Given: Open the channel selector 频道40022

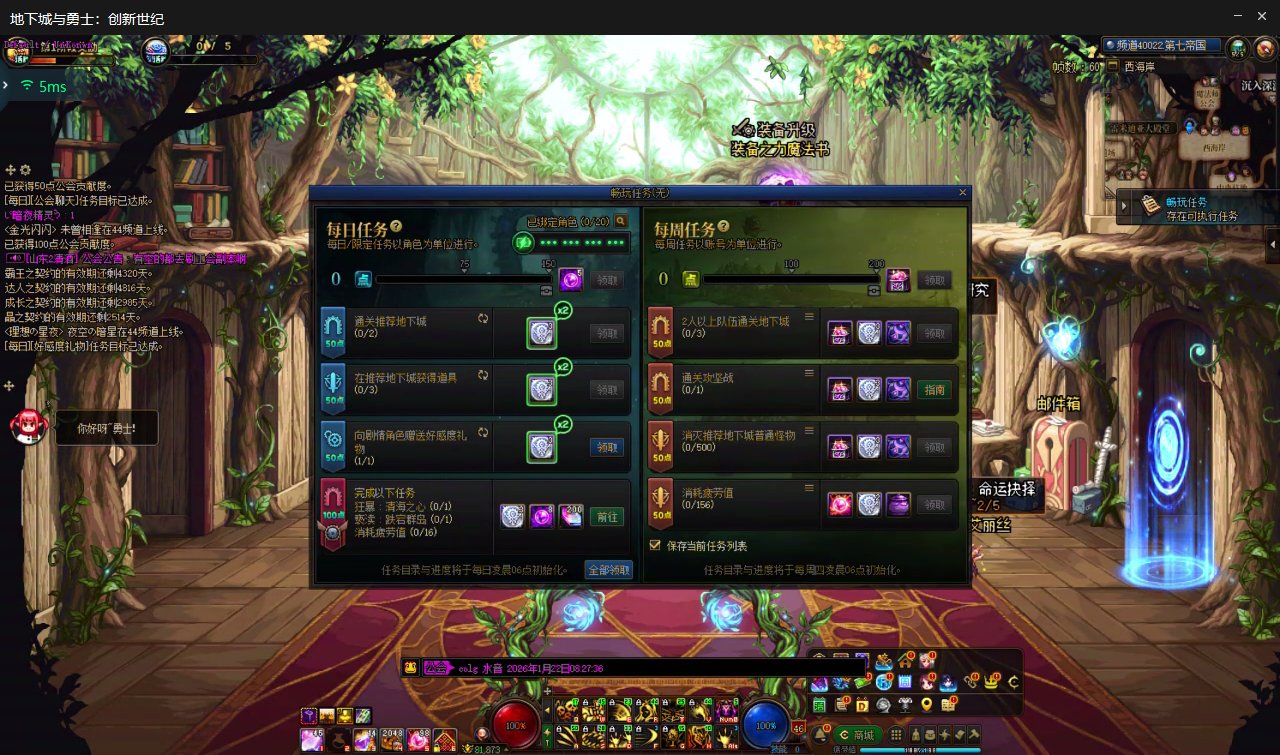Looking at the screenshot, I should 1161,45.
